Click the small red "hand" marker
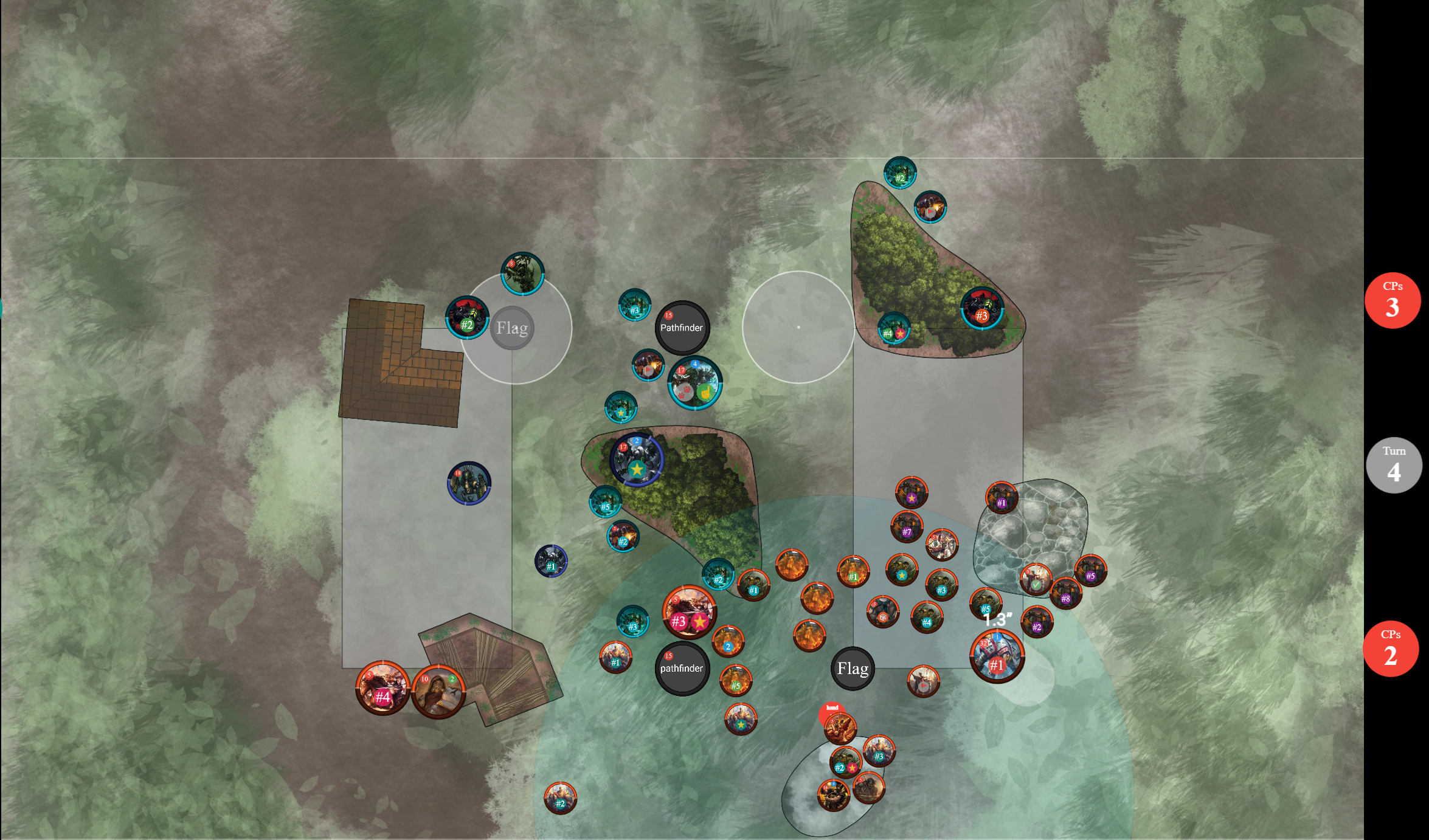Image resolution: width=1429 pixels, height=840 pixels. point(832,709)
